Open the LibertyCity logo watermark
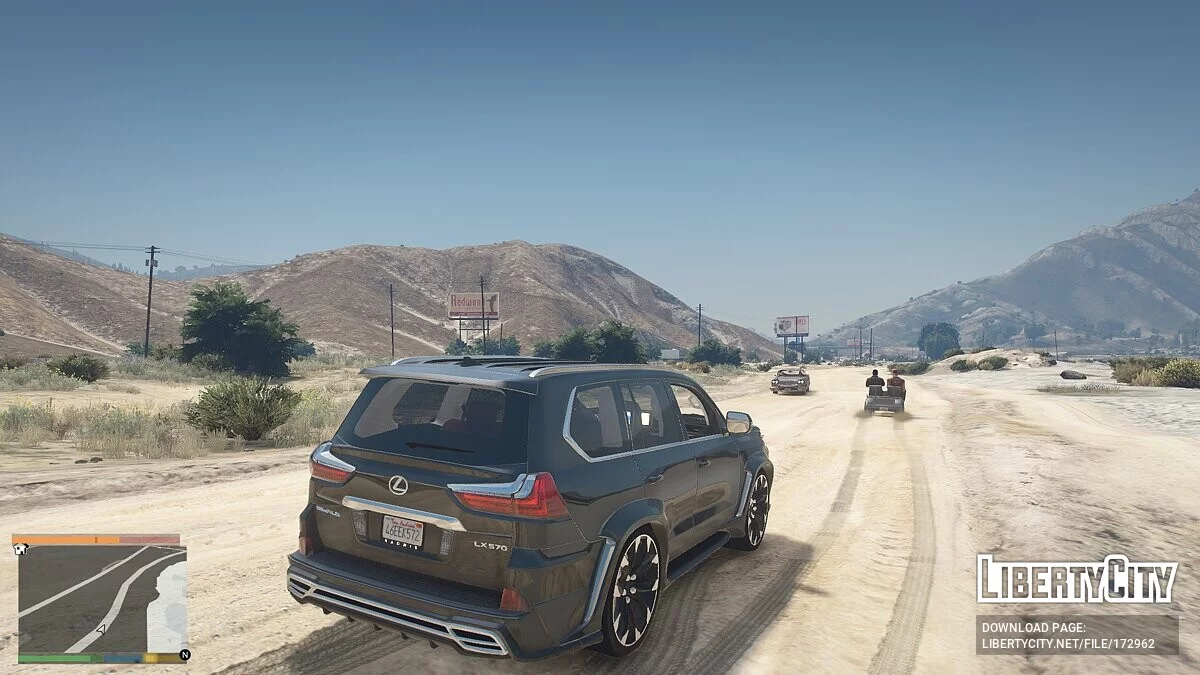Screen dimensions: 1200x675 pyautogui.click(x=1076, y=579)
